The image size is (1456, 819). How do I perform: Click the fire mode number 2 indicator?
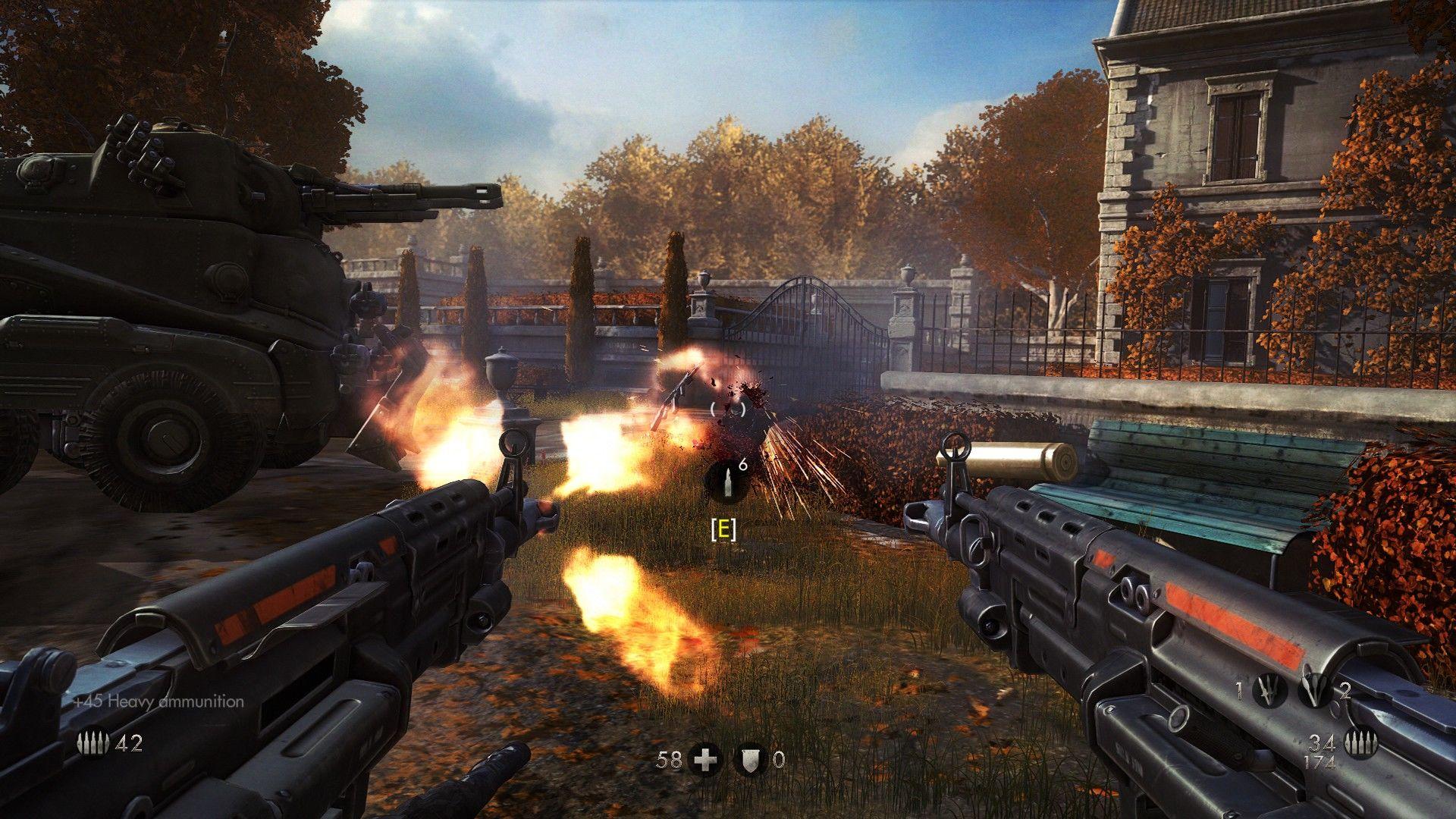1345,691
